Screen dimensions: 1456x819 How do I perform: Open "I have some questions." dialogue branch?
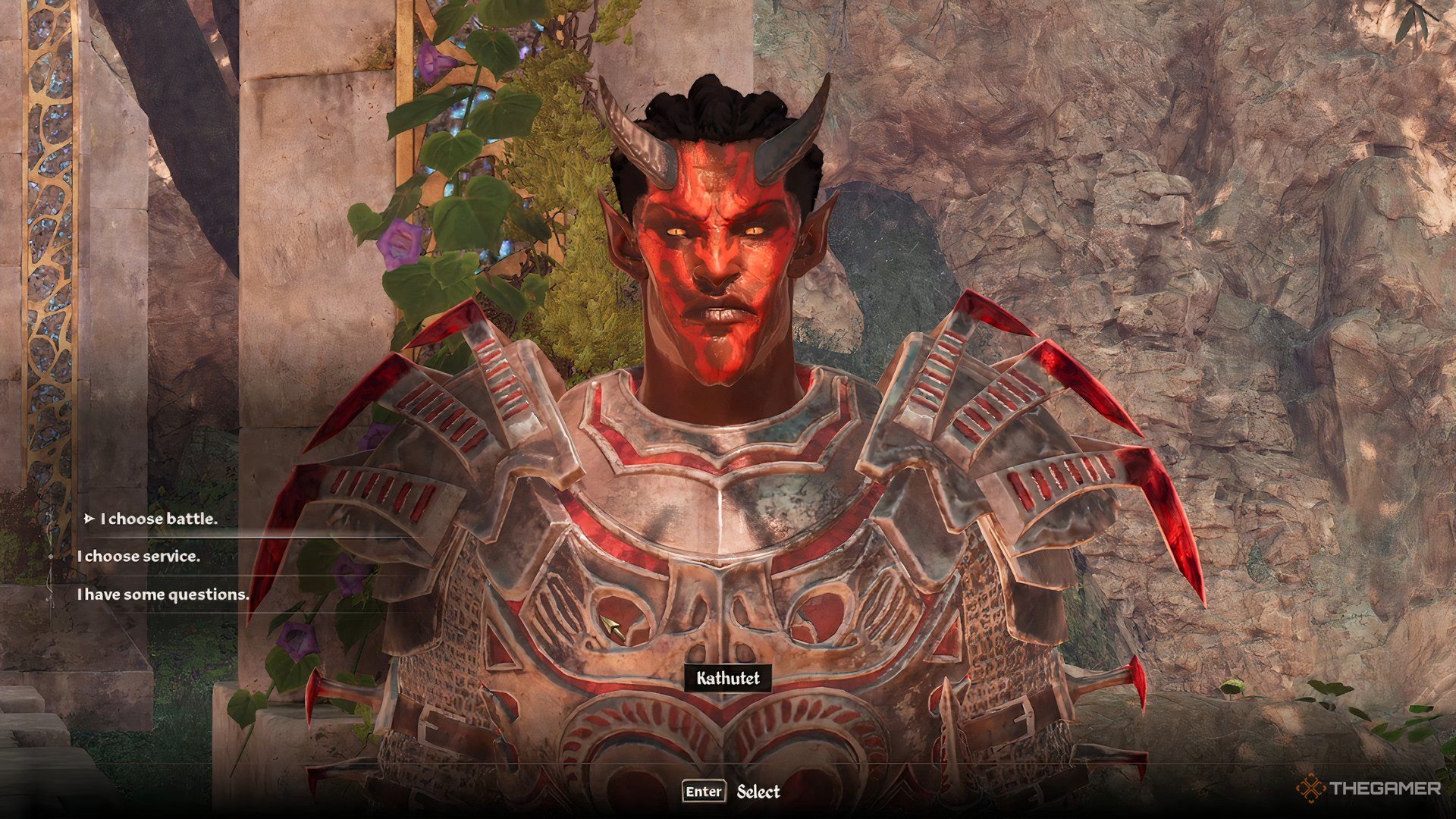click(x=163, y=595)
